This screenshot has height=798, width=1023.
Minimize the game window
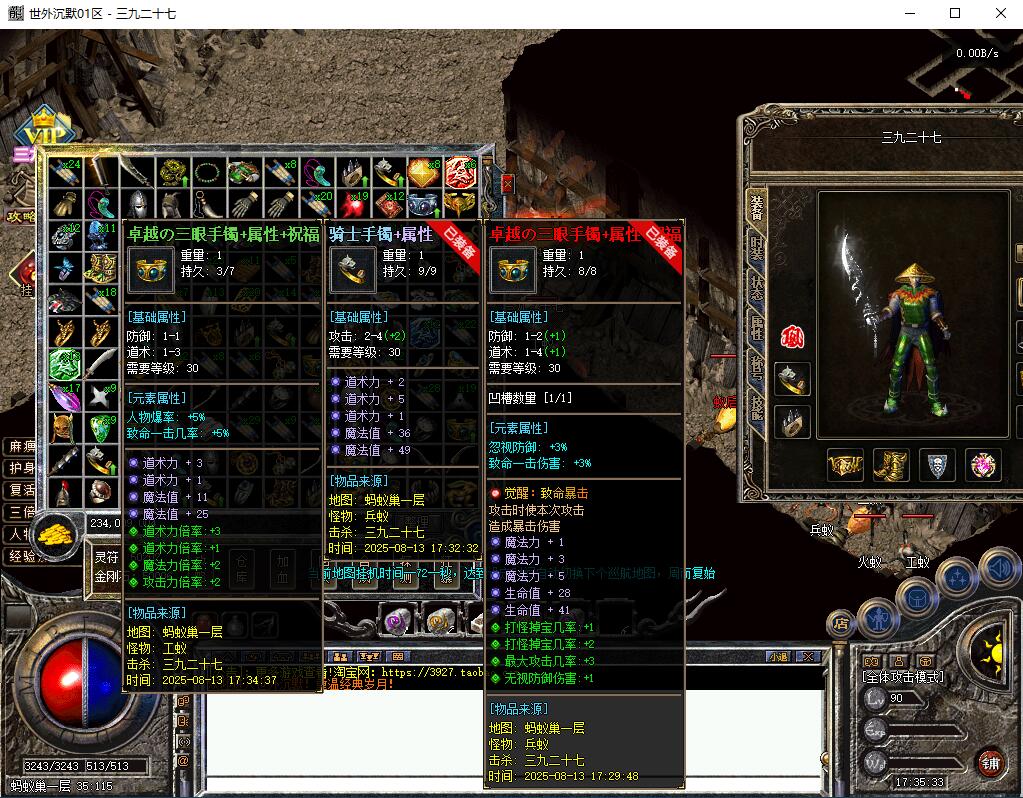pyautogui.click(x=909, y=14)
